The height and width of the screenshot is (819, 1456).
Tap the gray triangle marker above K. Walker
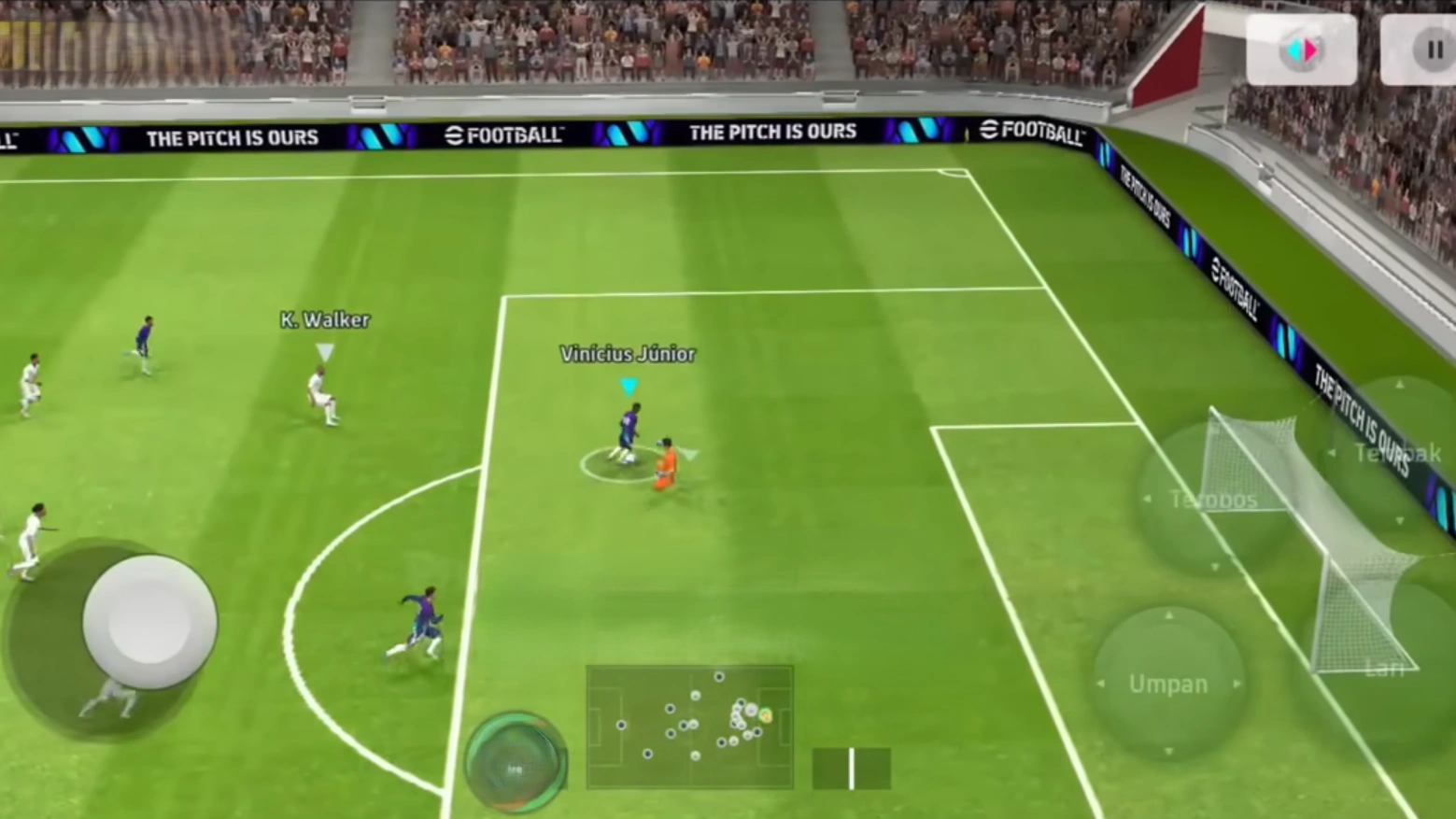325,352
